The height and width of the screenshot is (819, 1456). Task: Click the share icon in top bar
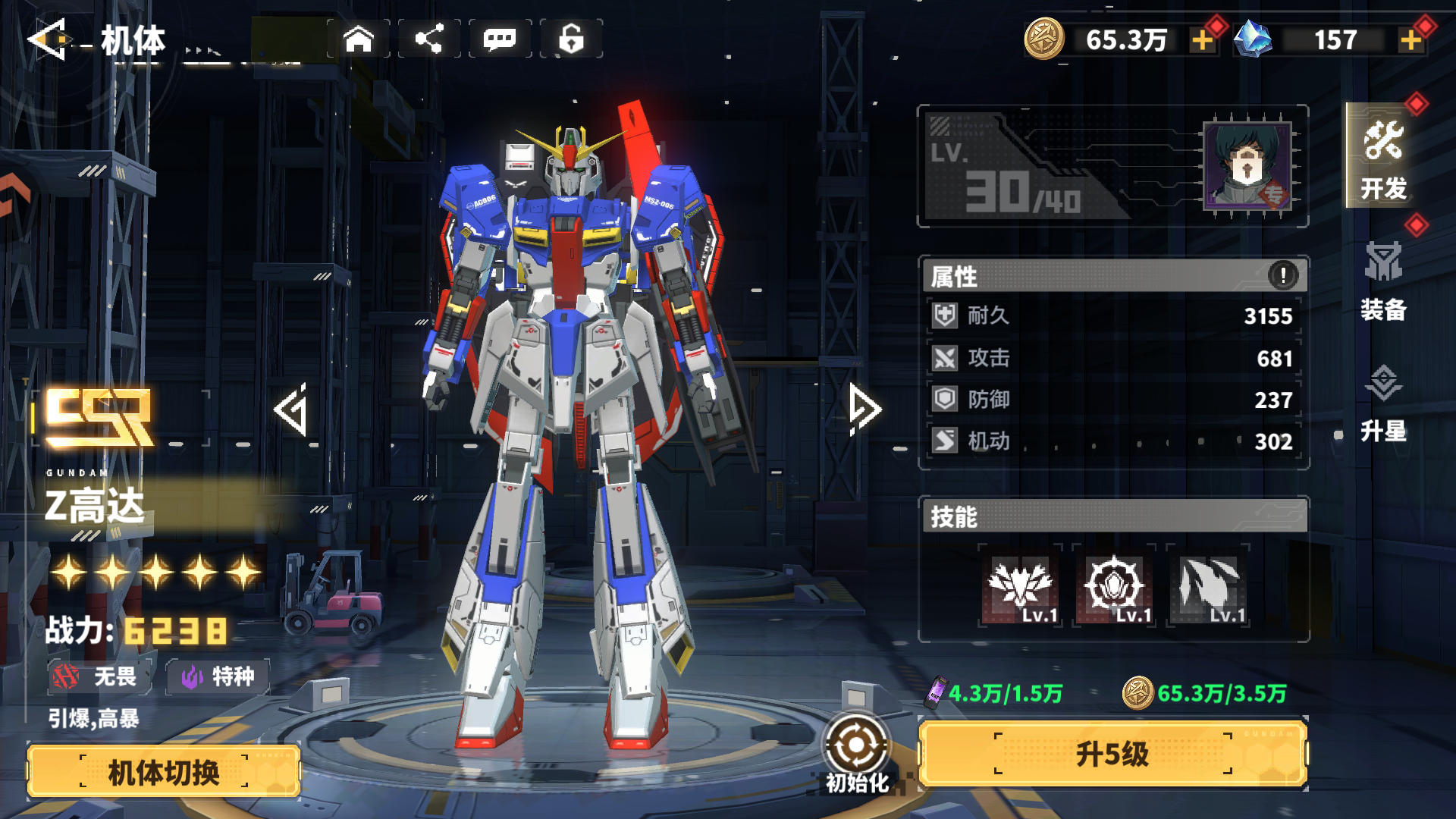429,39
